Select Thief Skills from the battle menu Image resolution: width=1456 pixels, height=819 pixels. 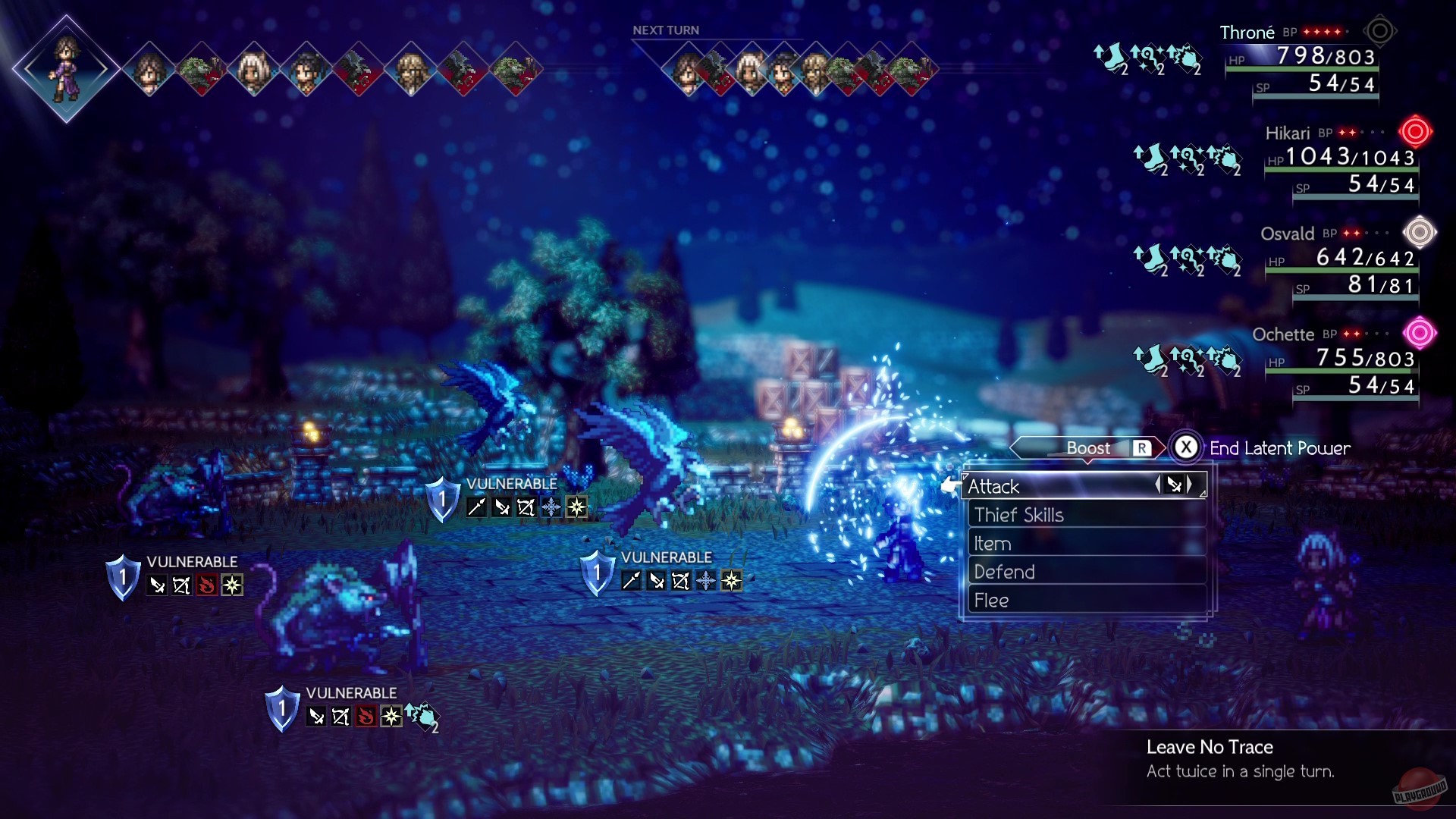pos(1021,515)
